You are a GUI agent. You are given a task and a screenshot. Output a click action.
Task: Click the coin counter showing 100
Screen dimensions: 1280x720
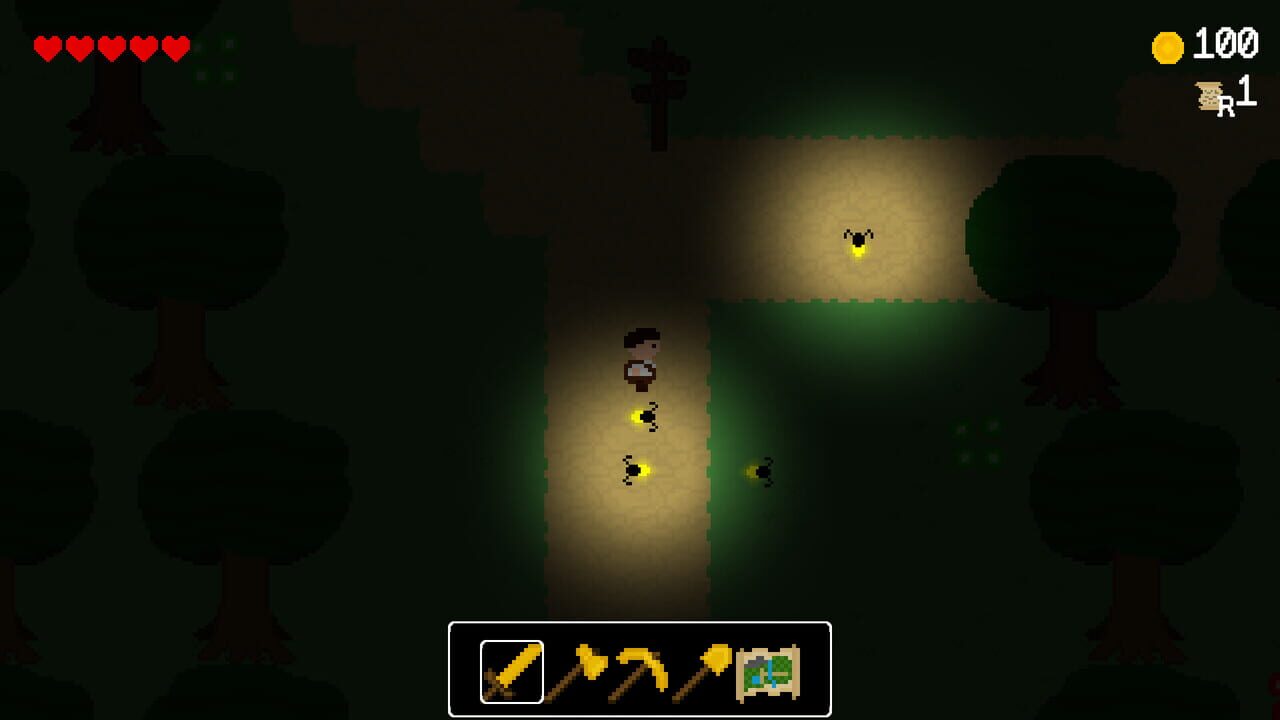[x=1224, y=42]
